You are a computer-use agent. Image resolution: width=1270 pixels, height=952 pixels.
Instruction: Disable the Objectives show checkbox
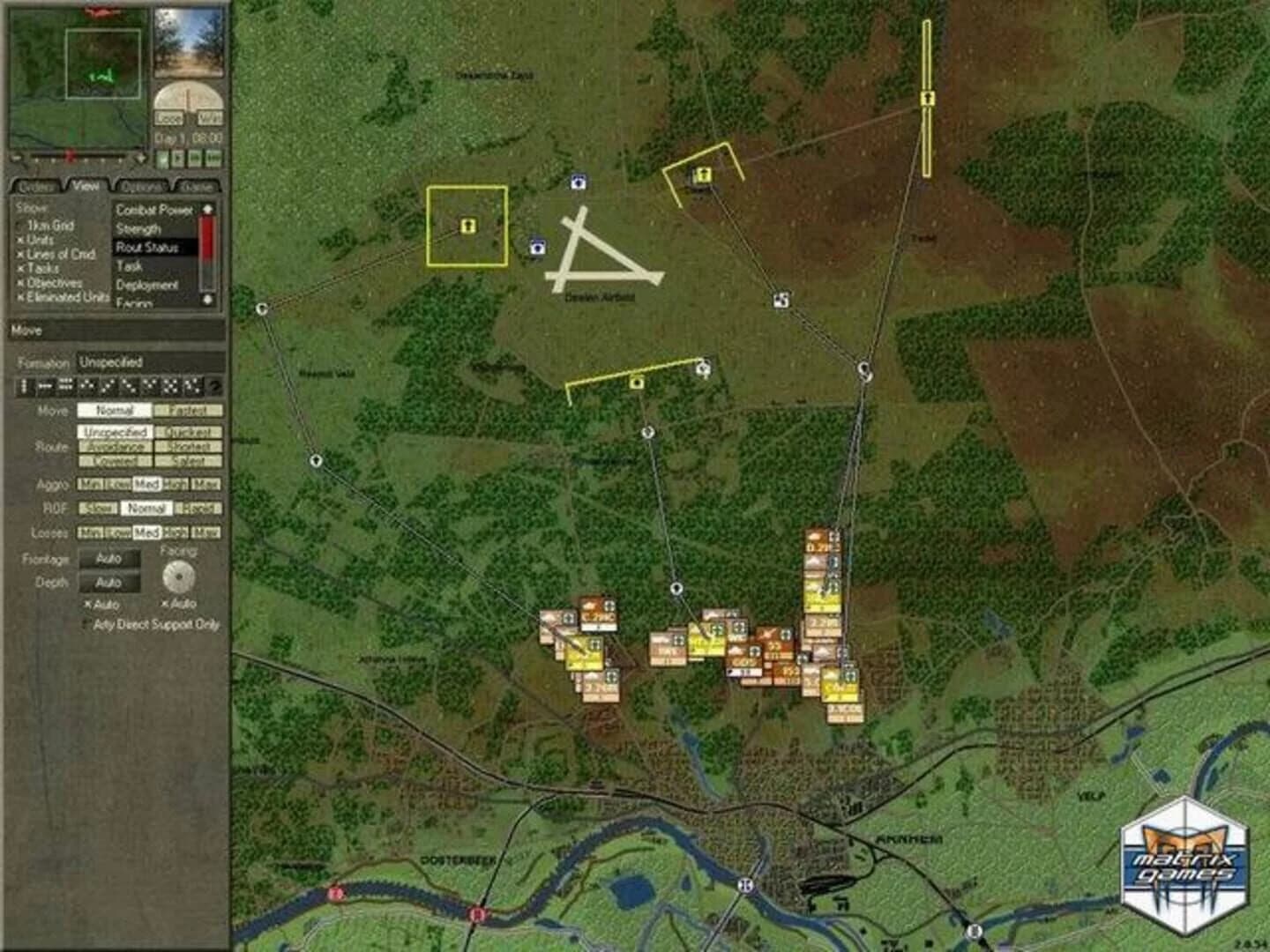20,283
